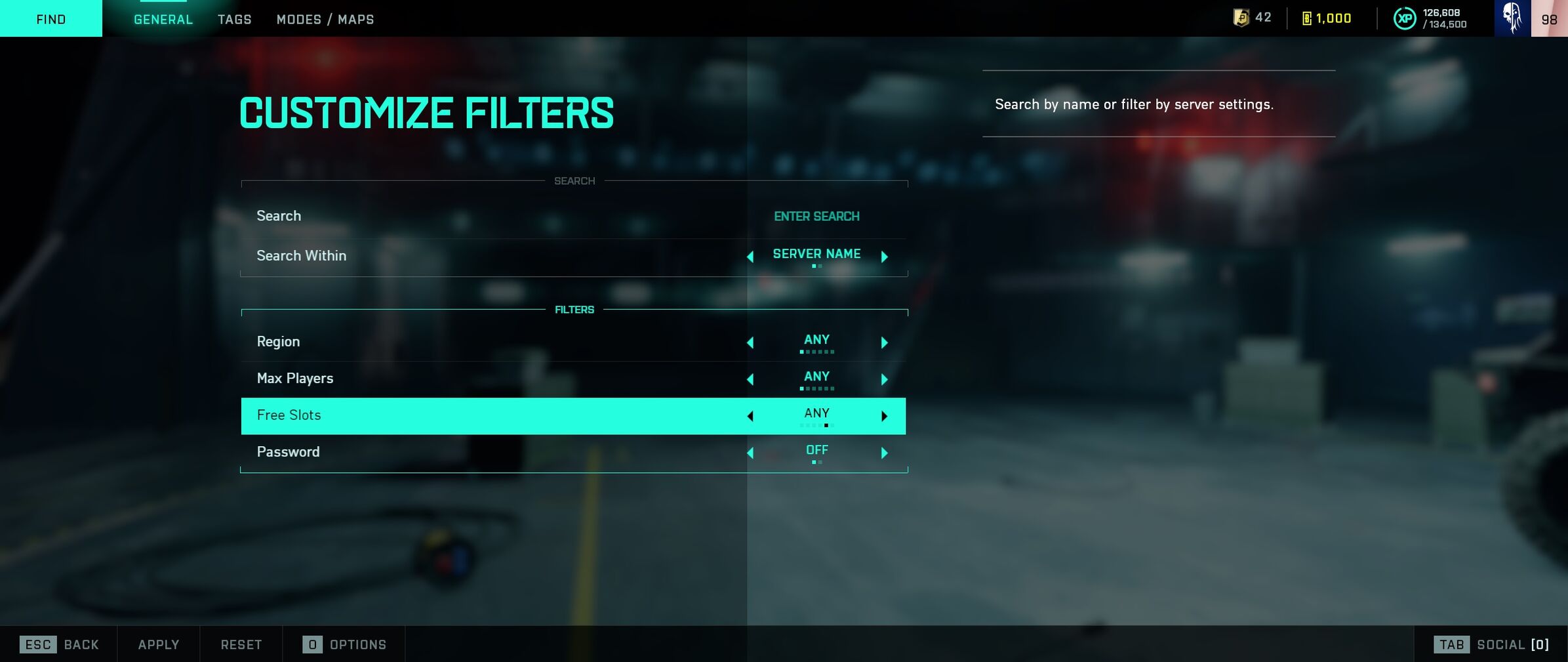1568x662 pixels.
Task: Cycle Search Within to previous option
Action: [750, 257]
